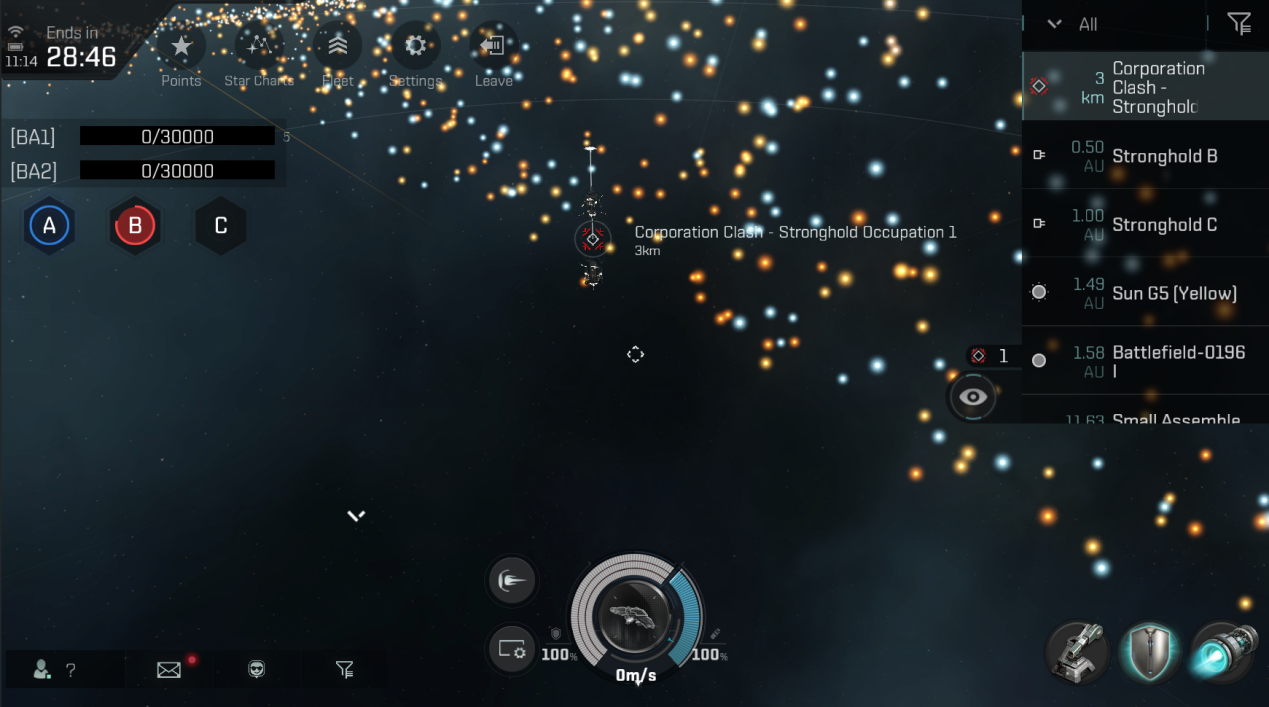Choose Sun G5 (Yellow) from the overview

(1145, 293)
